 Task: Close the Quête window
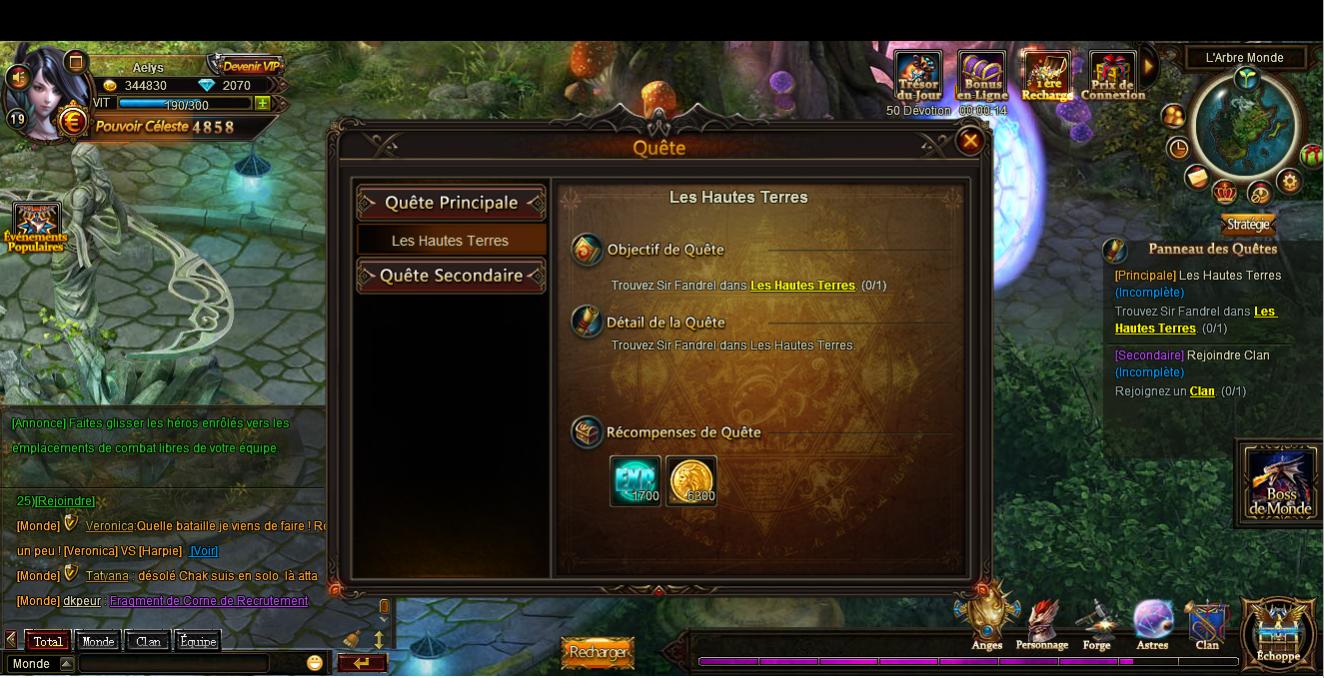pos(969,142)
